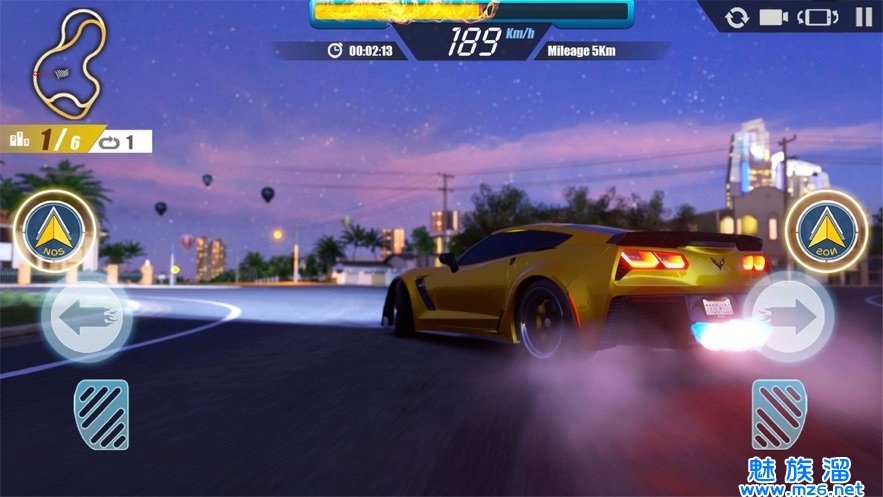Tap the pedal below the left steering arrow
This screenshot has width=883, height=497.
pyautogui.click(x=101, y=414)
